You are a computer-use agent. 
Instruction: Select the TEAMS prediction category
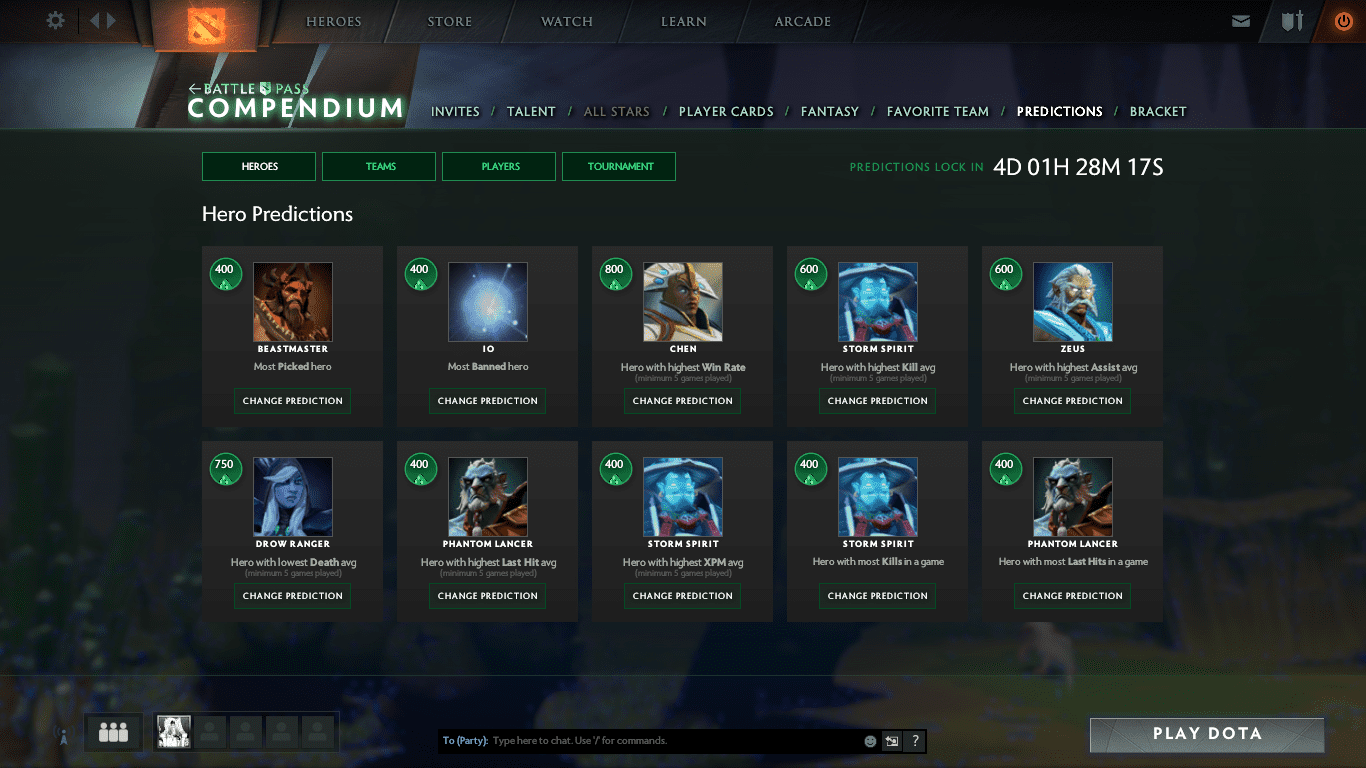tap(378, 166)
